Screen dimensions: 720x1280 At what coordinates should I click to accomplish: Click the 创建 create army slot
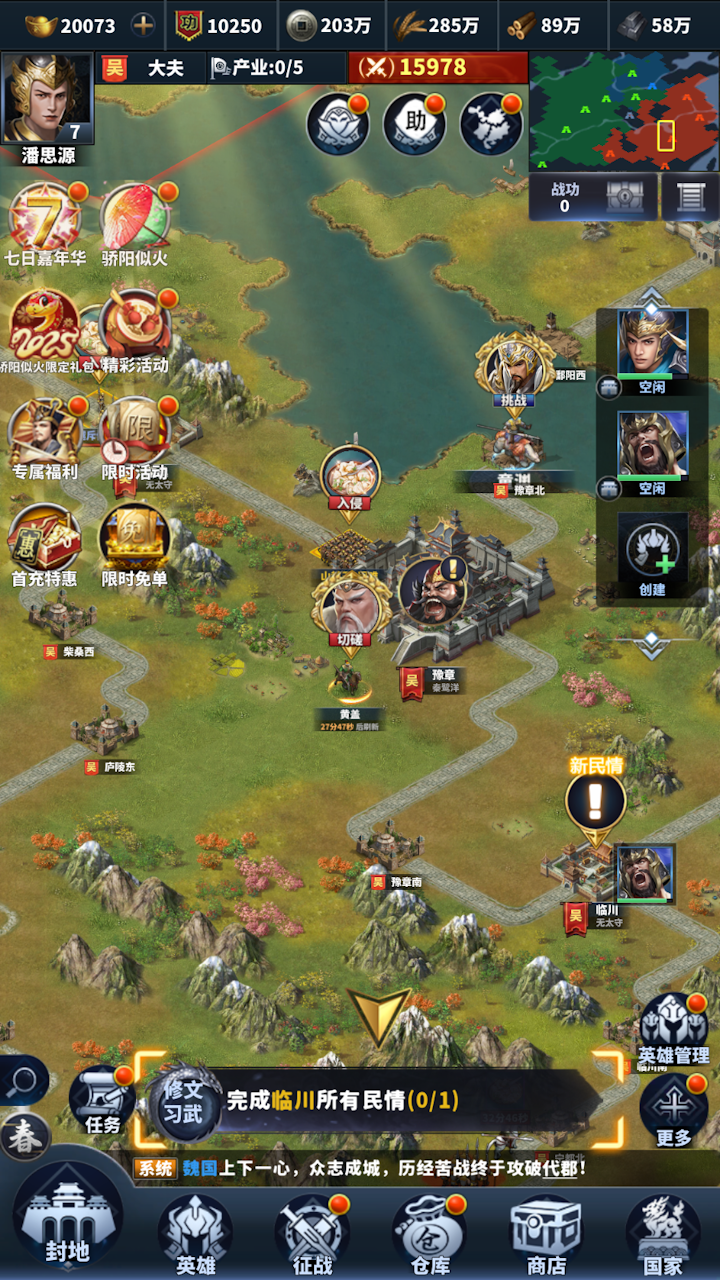[652, 554]
